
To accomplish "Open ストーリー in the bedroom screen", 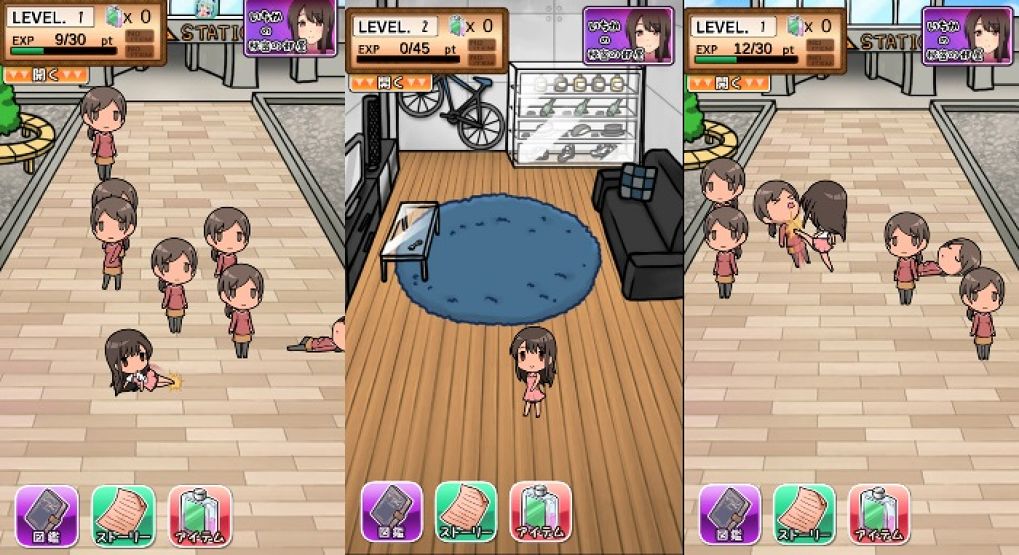I will click(466, 511).
